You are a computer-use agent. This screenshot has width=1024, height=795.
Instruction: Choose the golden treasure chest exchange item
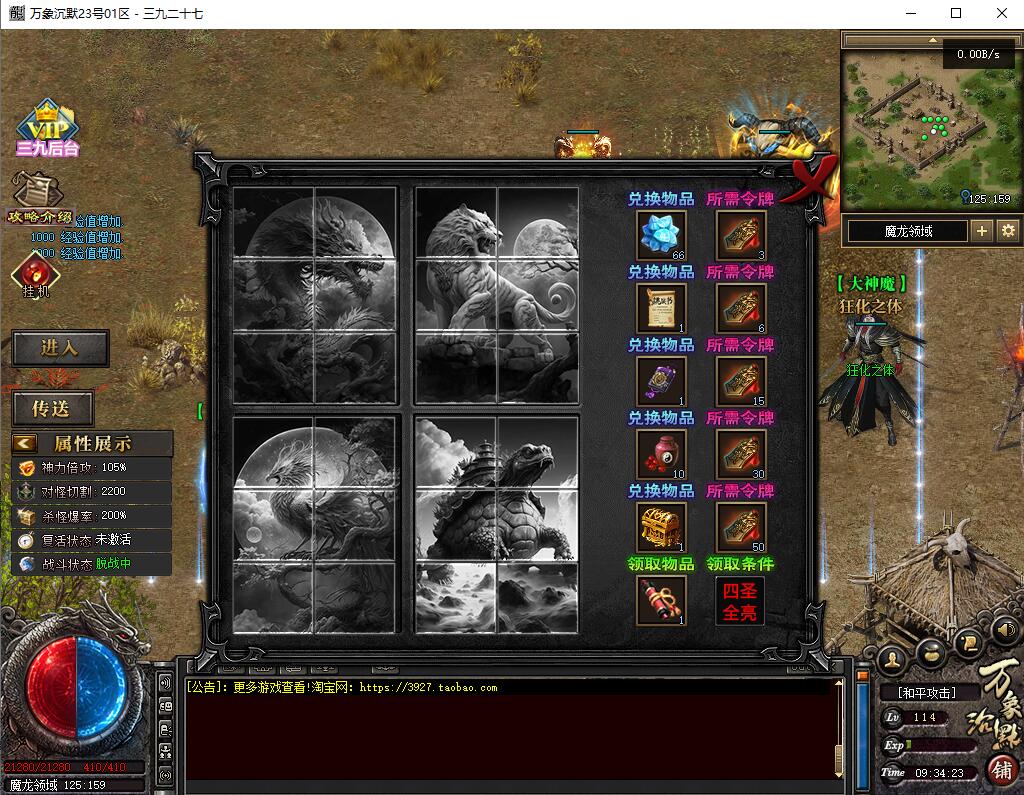(661, 527)
